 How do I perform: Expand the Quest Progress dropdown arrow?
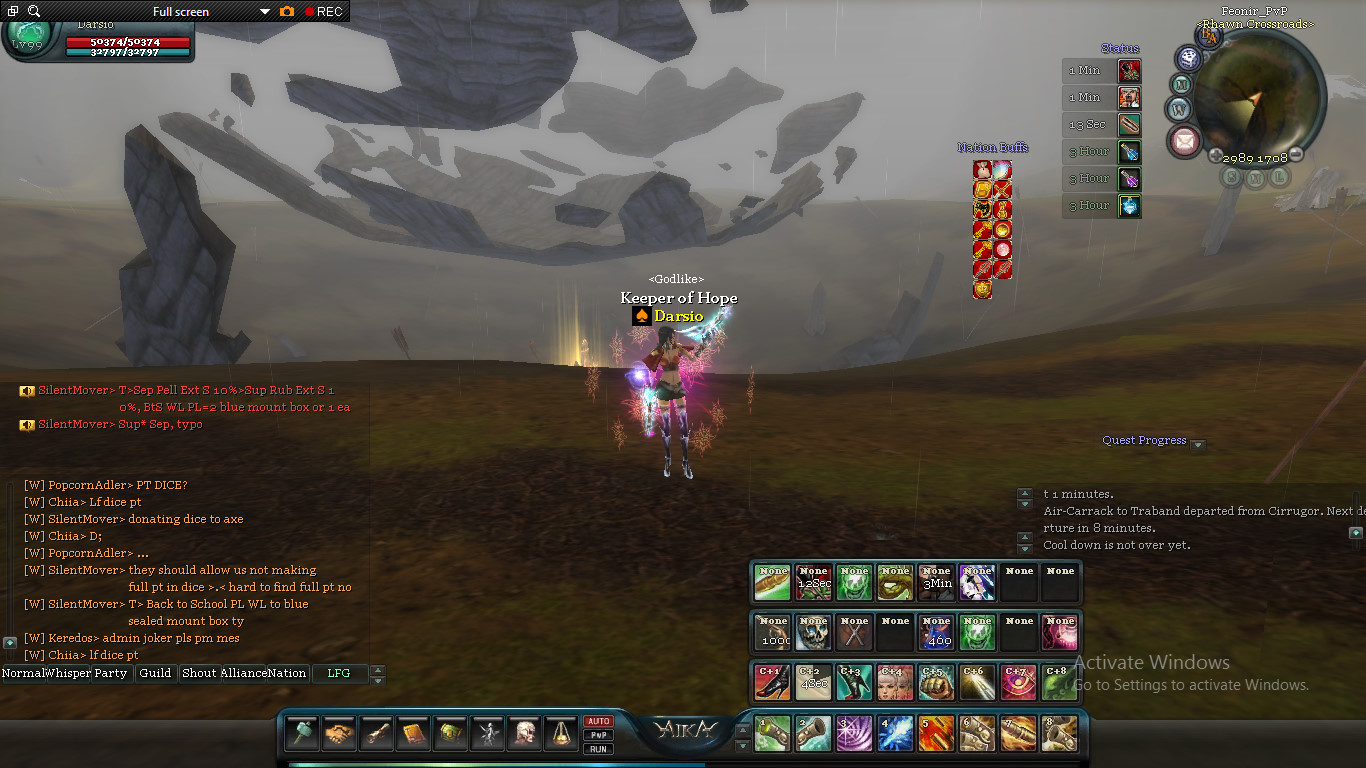point(1198,445)
